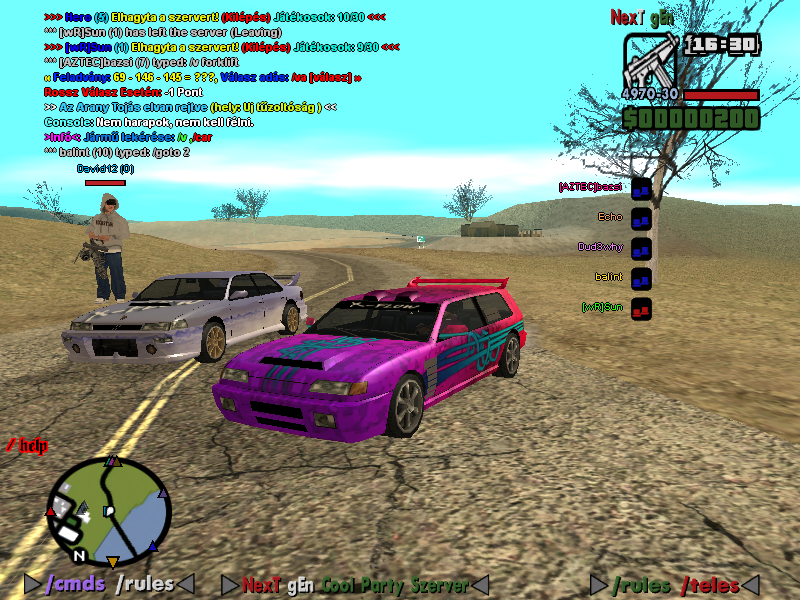Click balint's blue player icon

pyautogui.click(x=641, y=278)
